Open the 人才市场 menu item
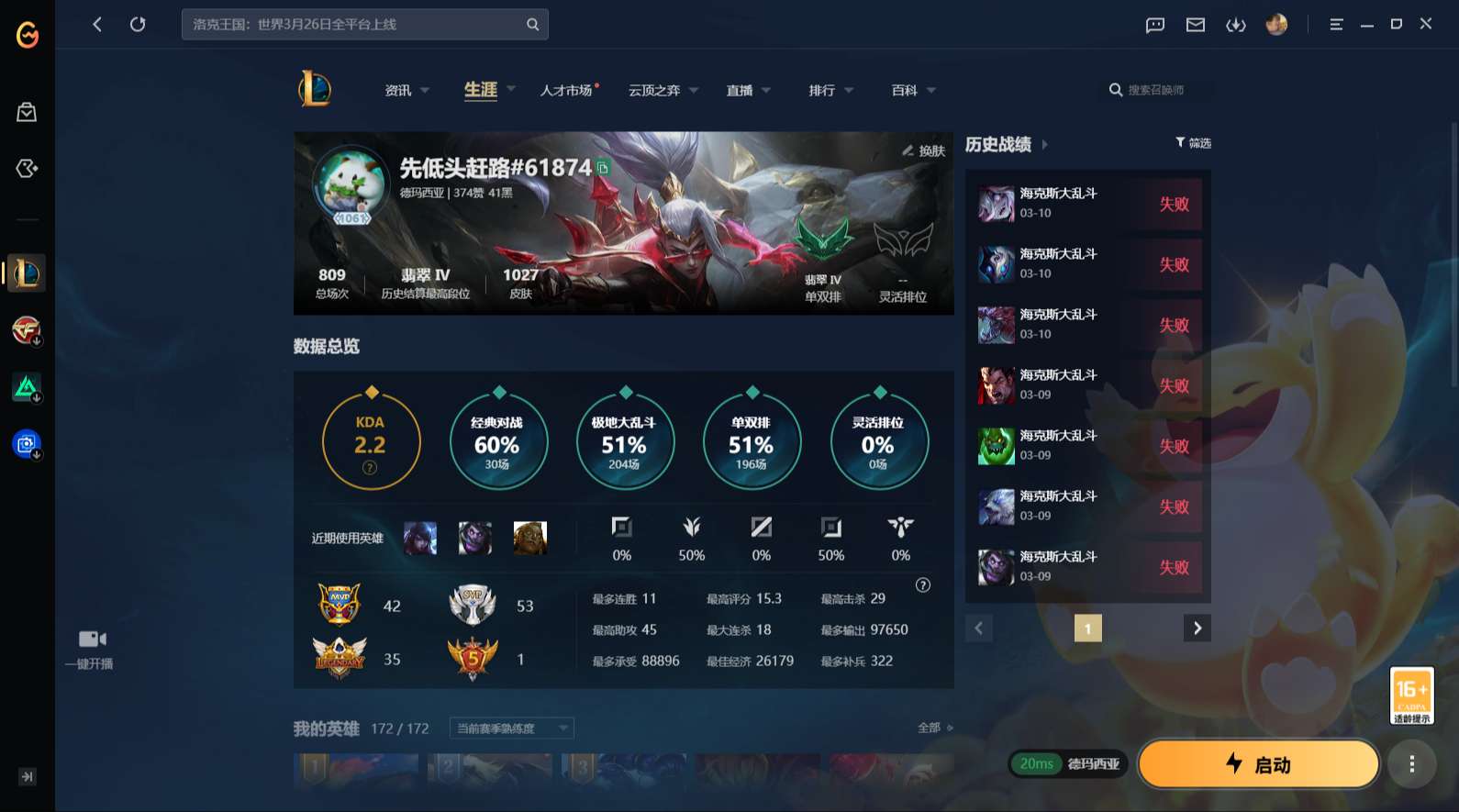Viewport: 1459px width, 812px height. pyautogui.click(x=566, y=90)
